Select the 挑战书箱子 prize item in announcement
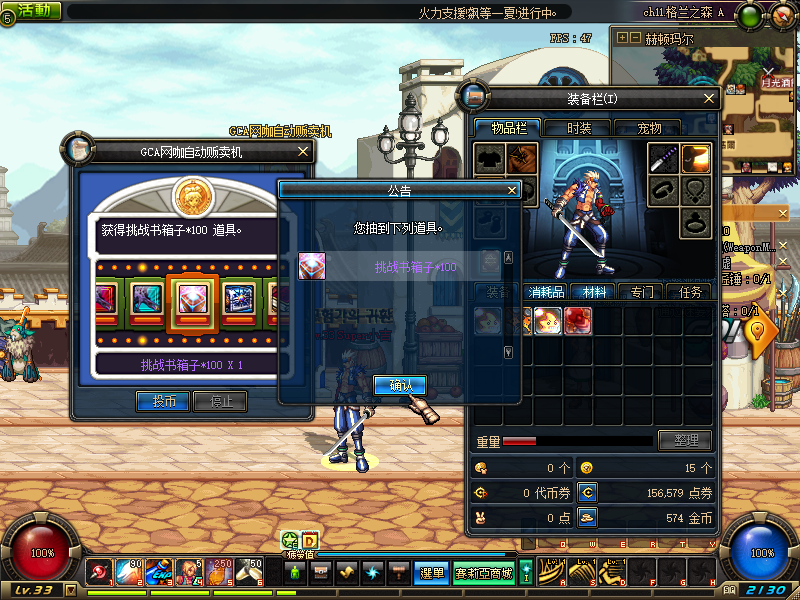 312,266
